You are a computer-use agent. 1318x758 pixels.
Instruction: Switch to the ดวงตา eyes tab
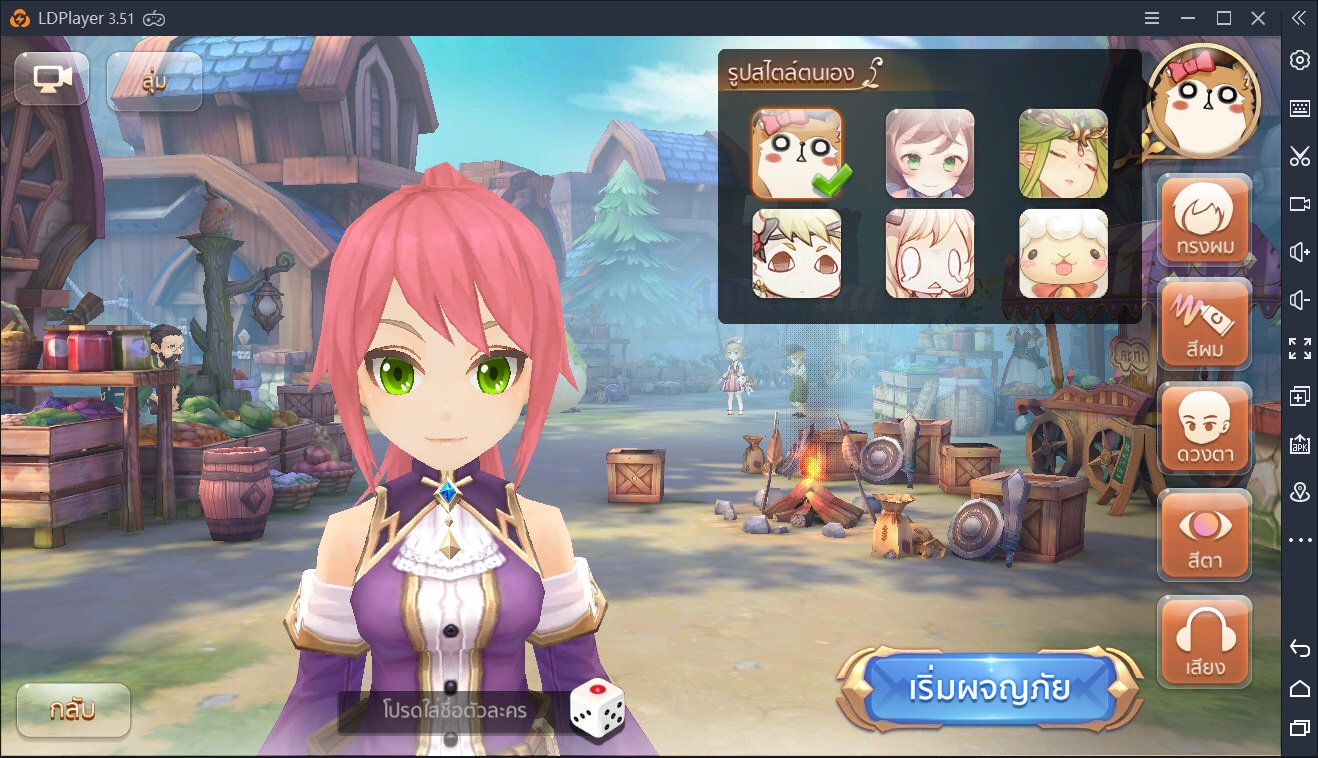pos(1204,429)
